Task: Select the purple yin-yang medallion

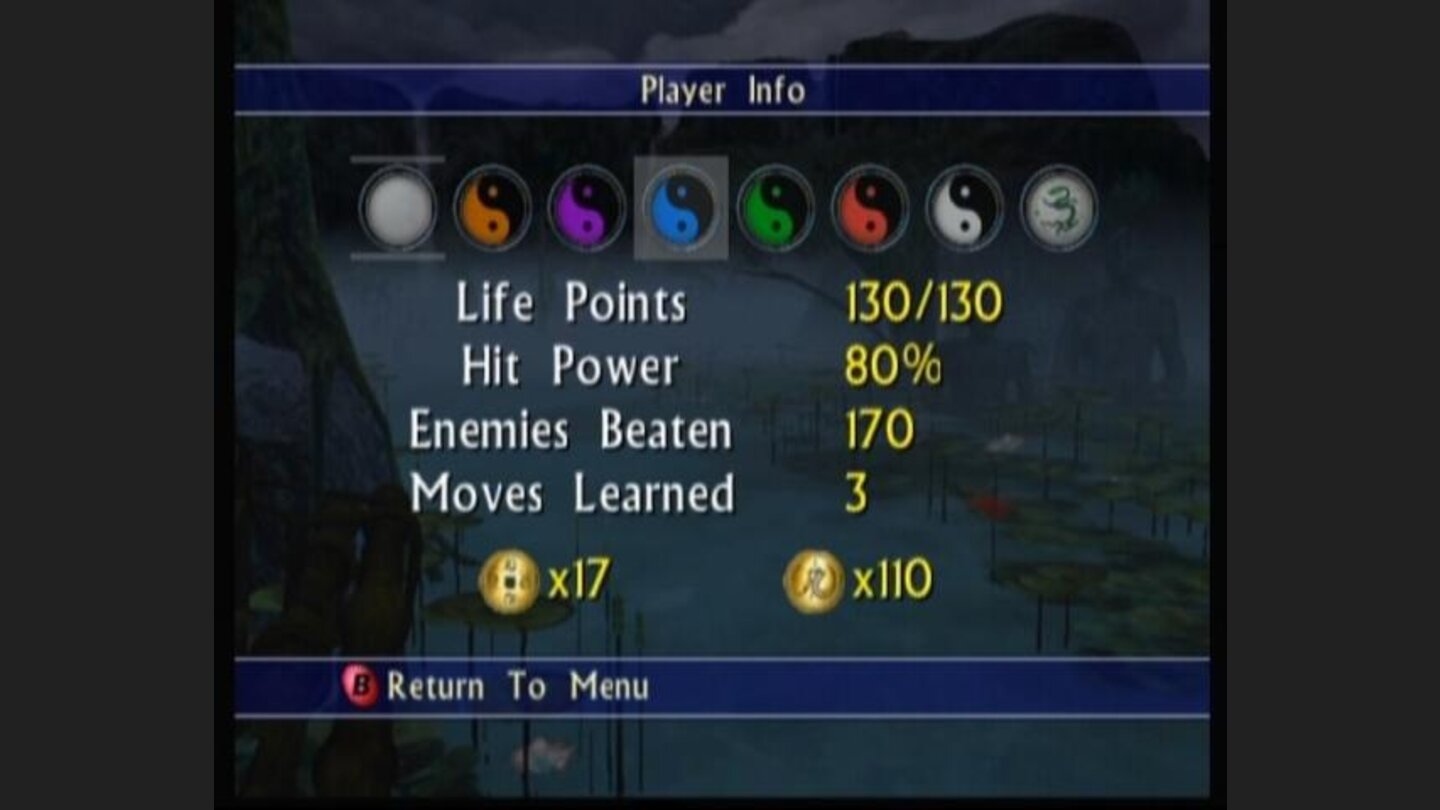Action: pyautogui.click(x=588, y=210)
